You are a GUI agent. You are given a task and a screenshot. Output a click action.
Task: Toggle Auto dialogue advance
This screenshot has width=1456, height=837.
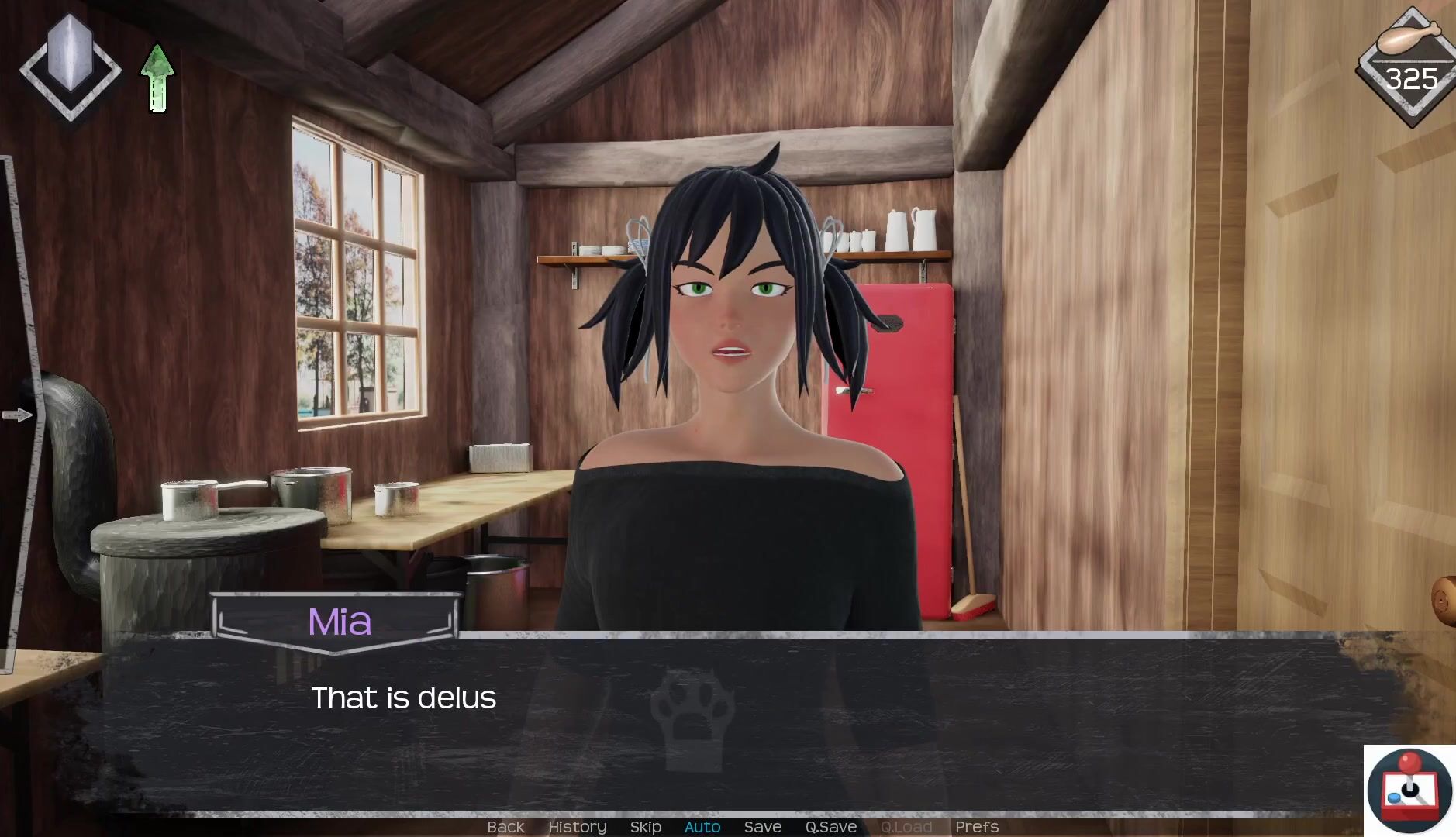coord(702,827)
